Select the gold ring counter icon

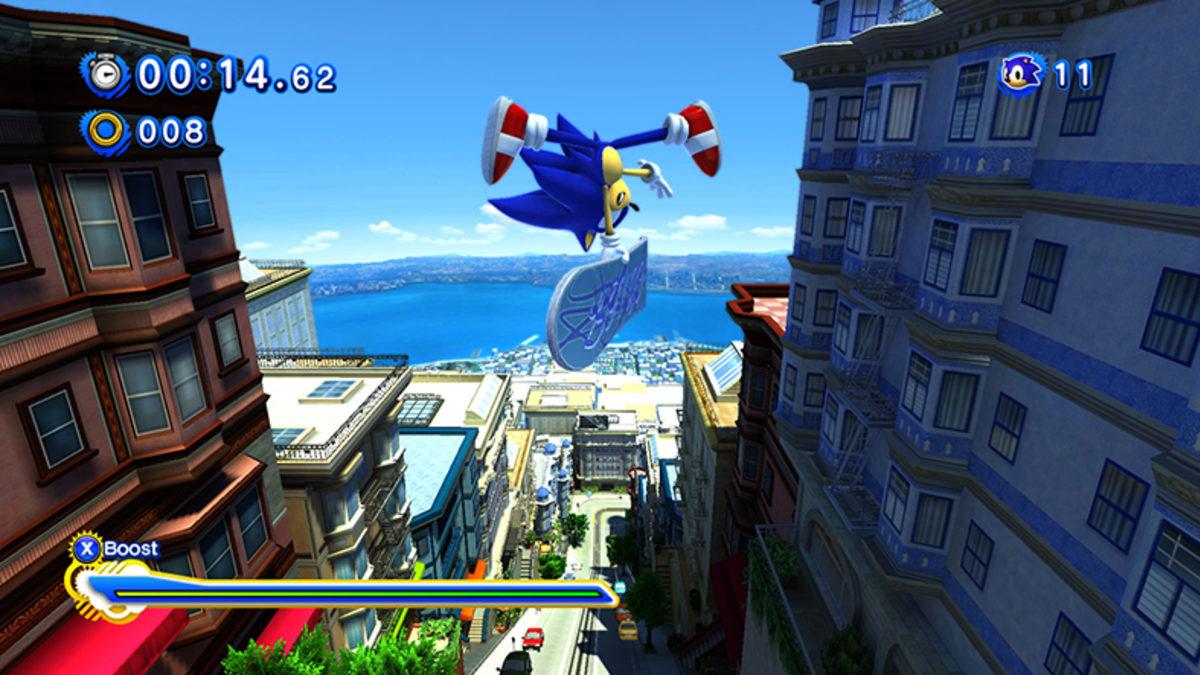(x=105, y=130)
